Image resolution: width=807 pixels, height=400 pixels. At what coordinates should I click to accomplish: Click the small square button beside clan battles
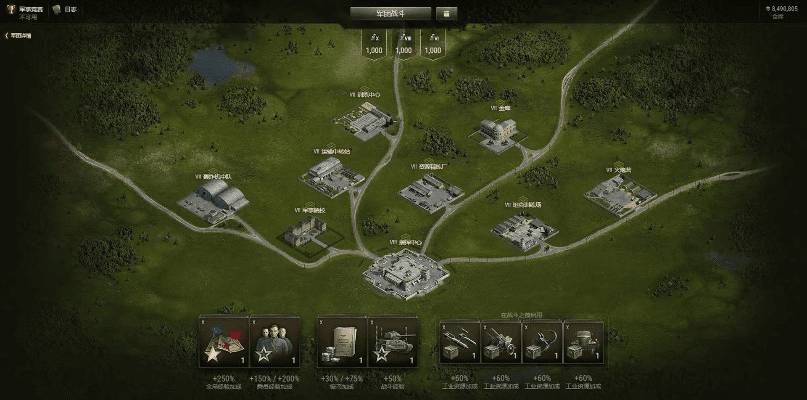coord(446,13)
